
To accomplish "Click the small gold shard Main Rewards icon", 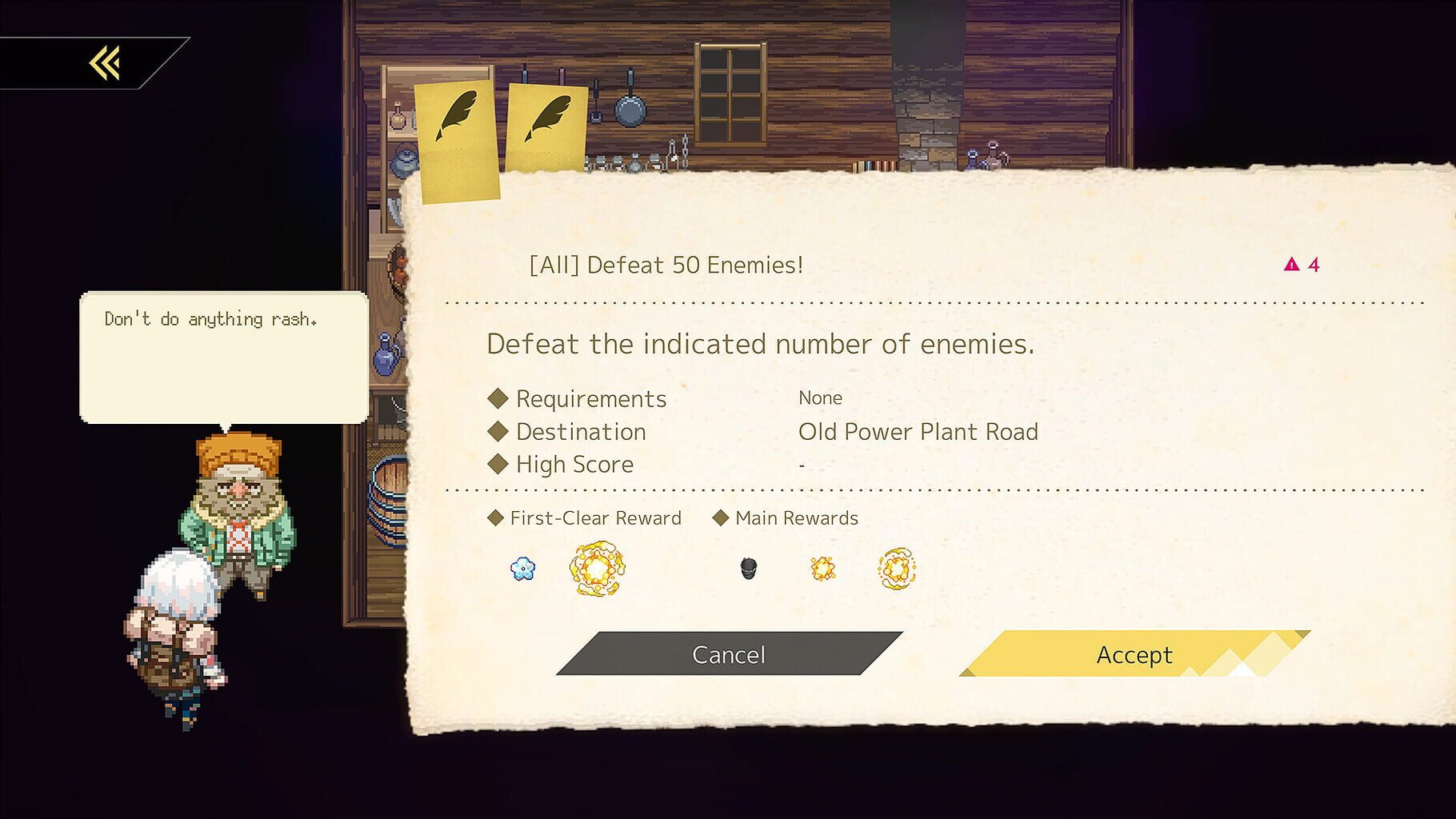I will click(822, 568).
